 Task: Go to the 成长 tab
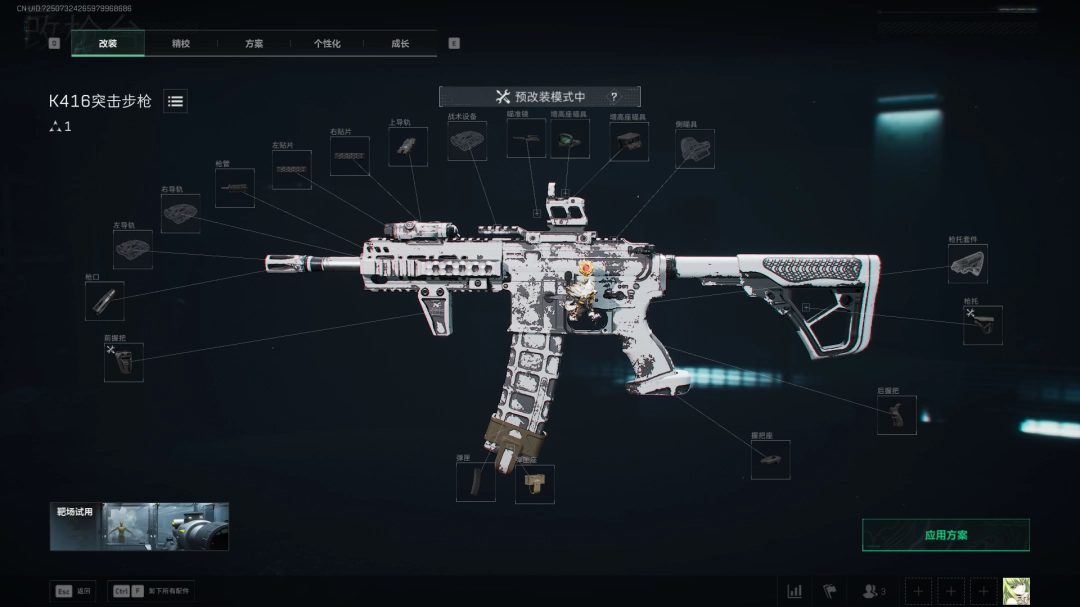point(400,44)
